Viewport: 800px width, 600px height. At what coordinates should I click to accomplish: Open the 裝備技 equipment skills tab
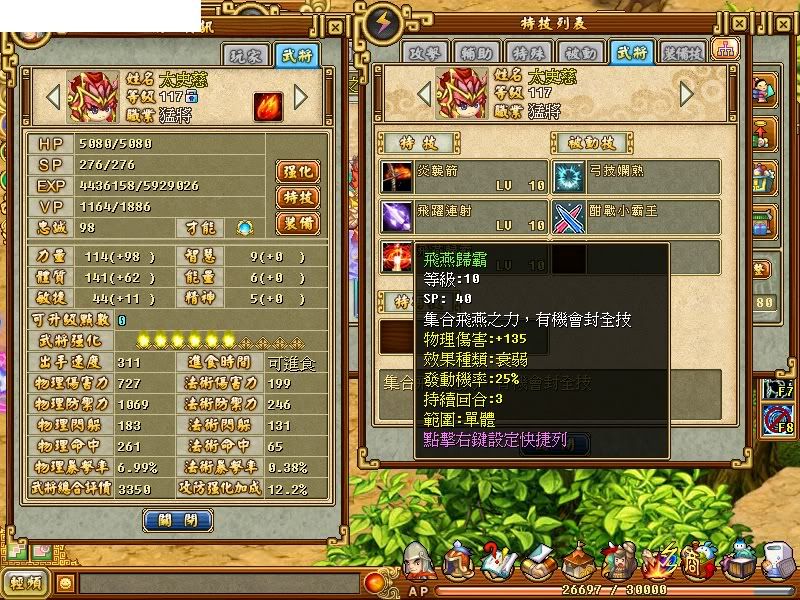pyautogui.click(x=684, y=52)
